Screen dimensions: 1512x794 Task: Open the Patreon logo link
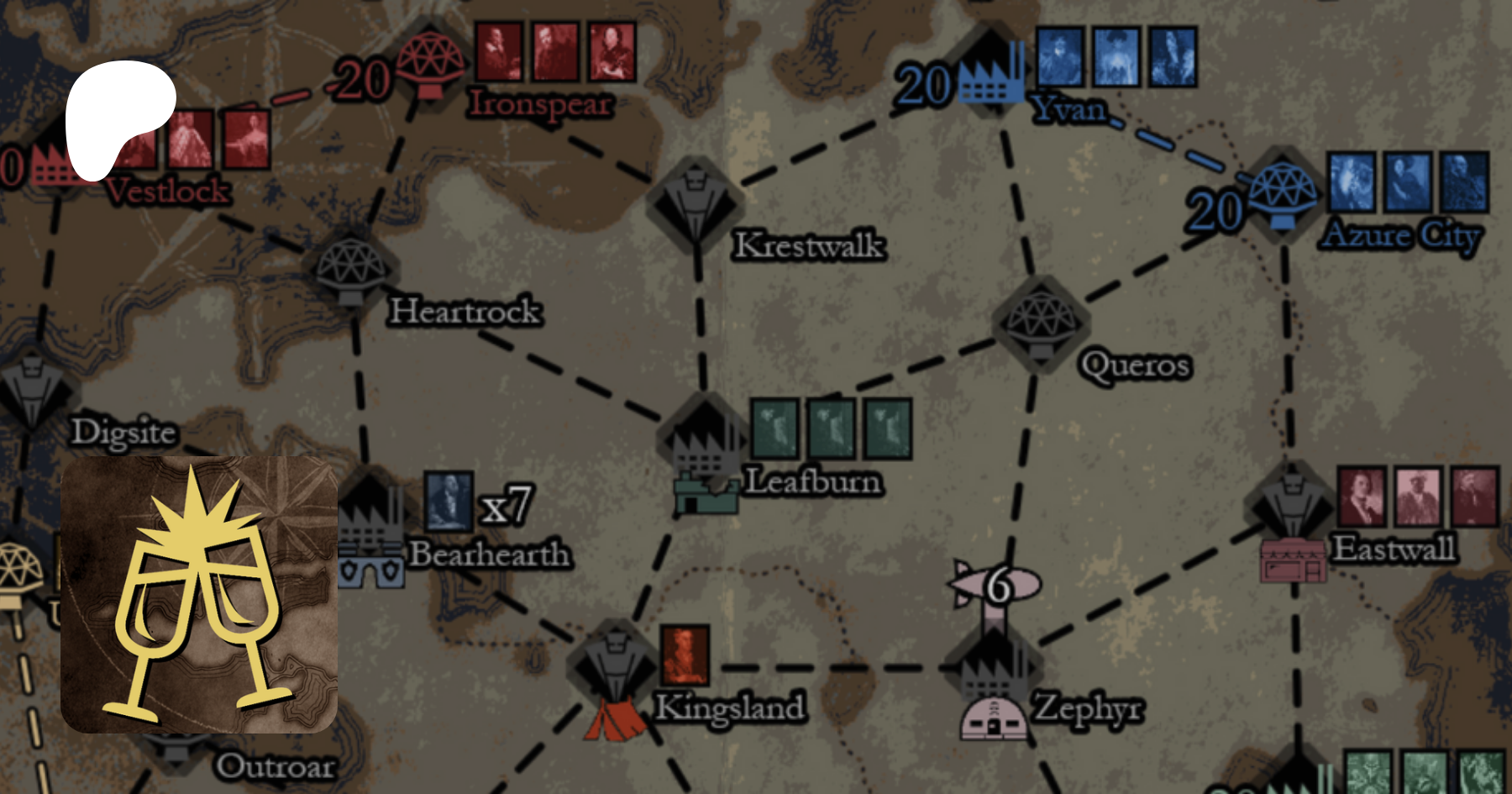[118, 118]
